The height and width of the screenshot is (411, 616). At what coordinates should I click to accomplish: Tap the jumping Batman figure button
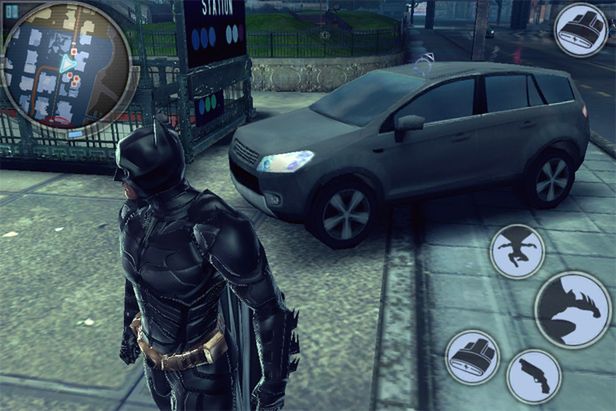pos(517,251)
